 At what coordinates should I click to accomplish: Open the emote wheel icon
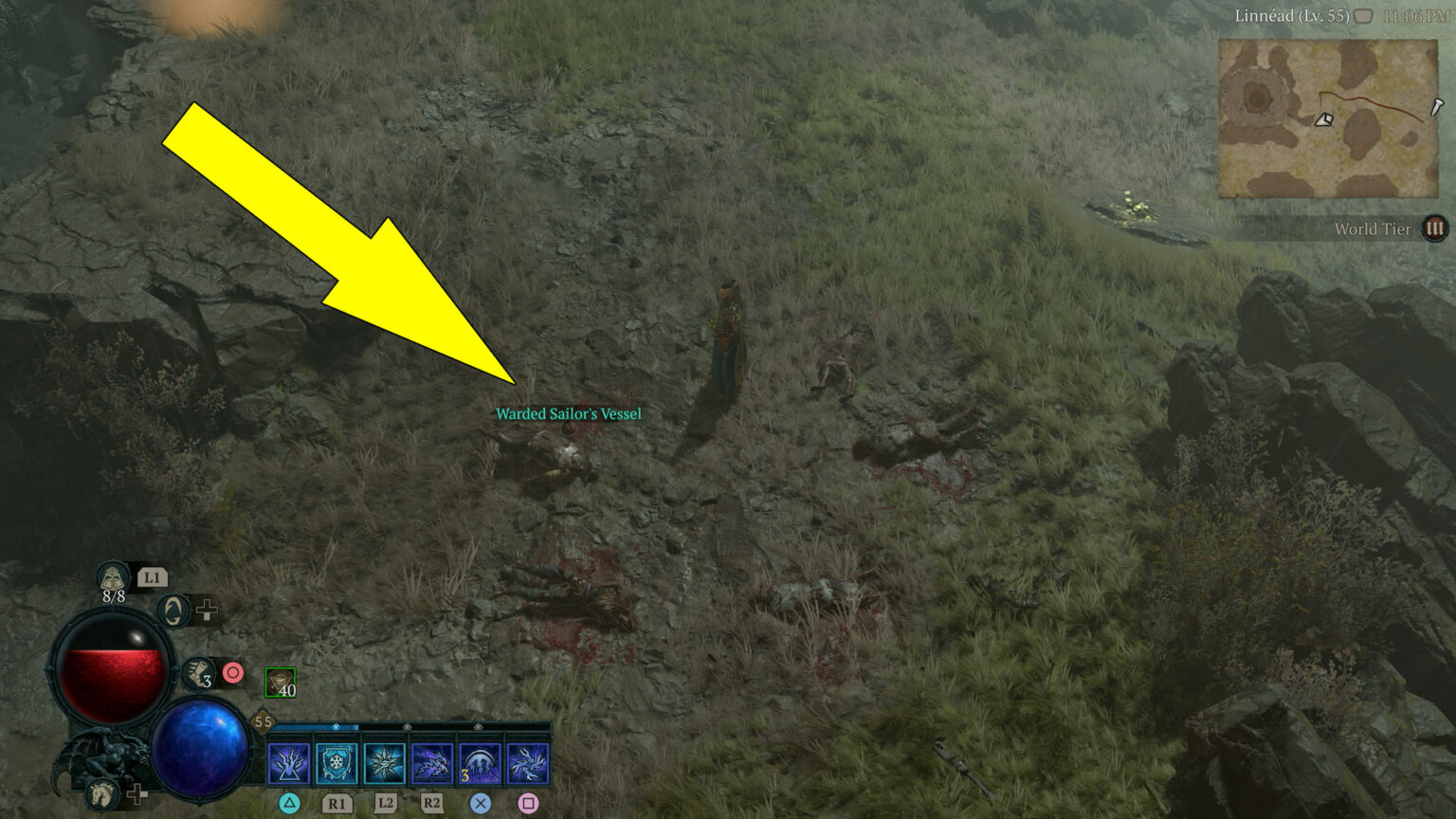coord(173,609)
